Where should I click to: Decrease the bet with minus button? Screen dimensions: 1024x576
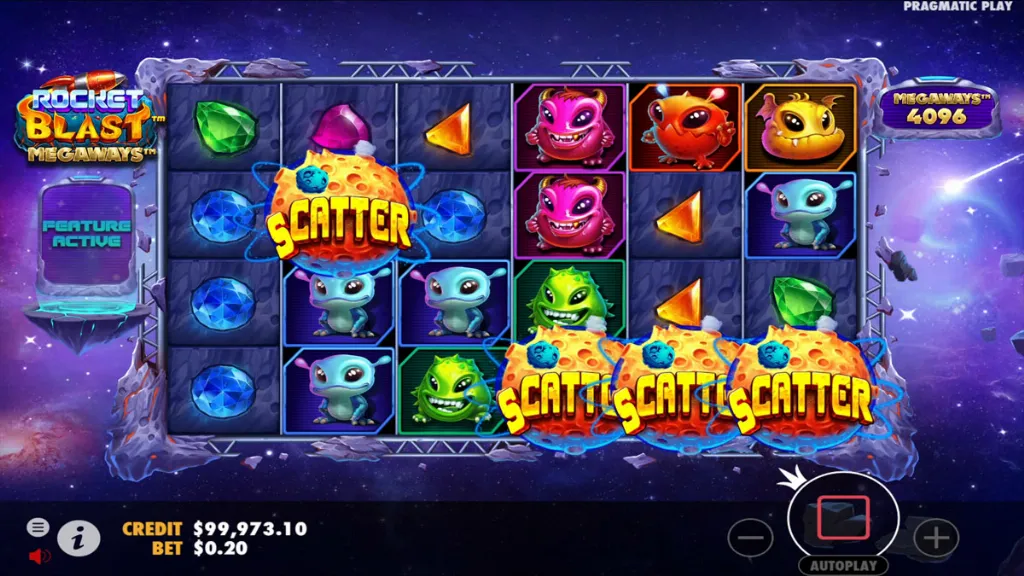point(750,539)
